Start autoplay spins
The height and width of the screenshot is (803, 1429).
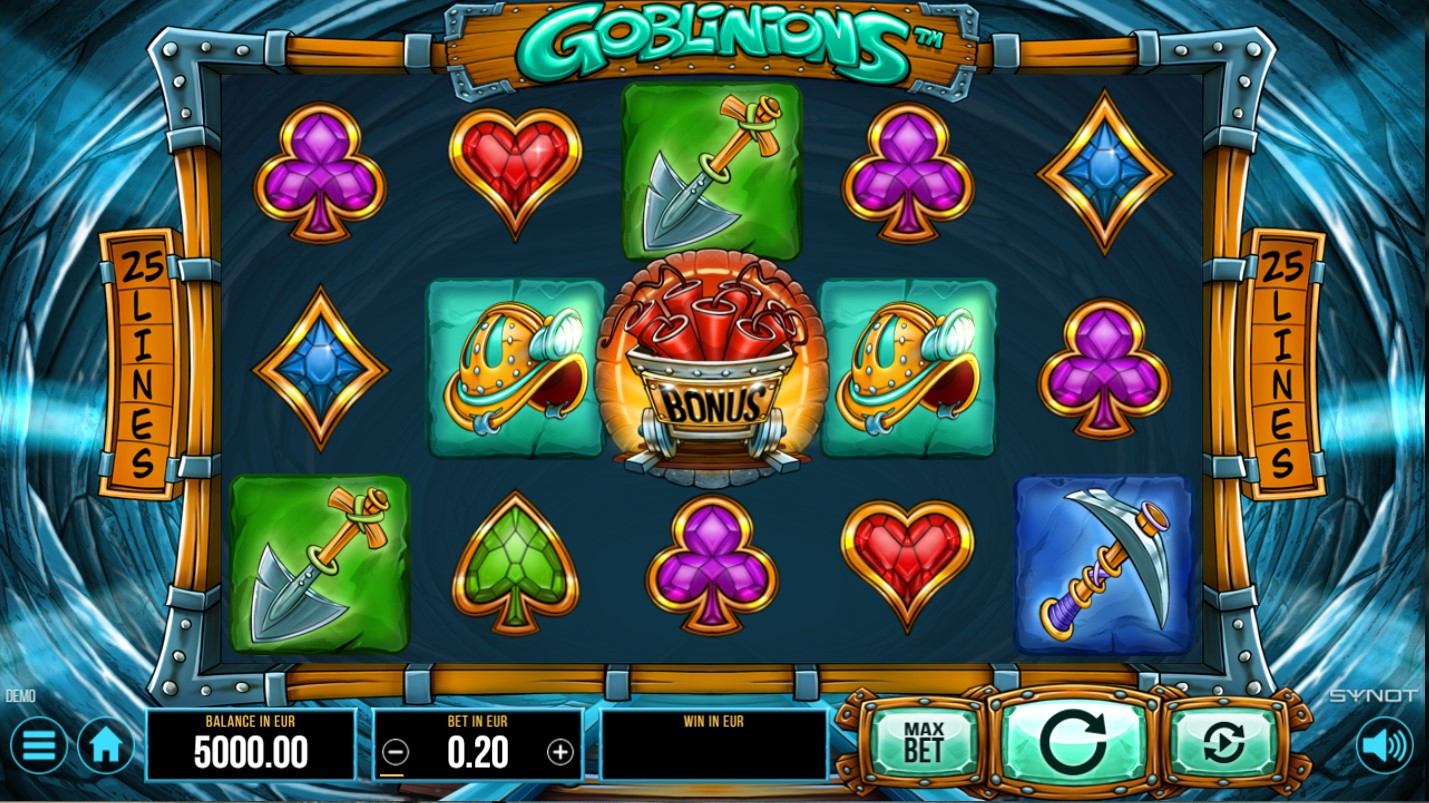(x=1224, y=742)
